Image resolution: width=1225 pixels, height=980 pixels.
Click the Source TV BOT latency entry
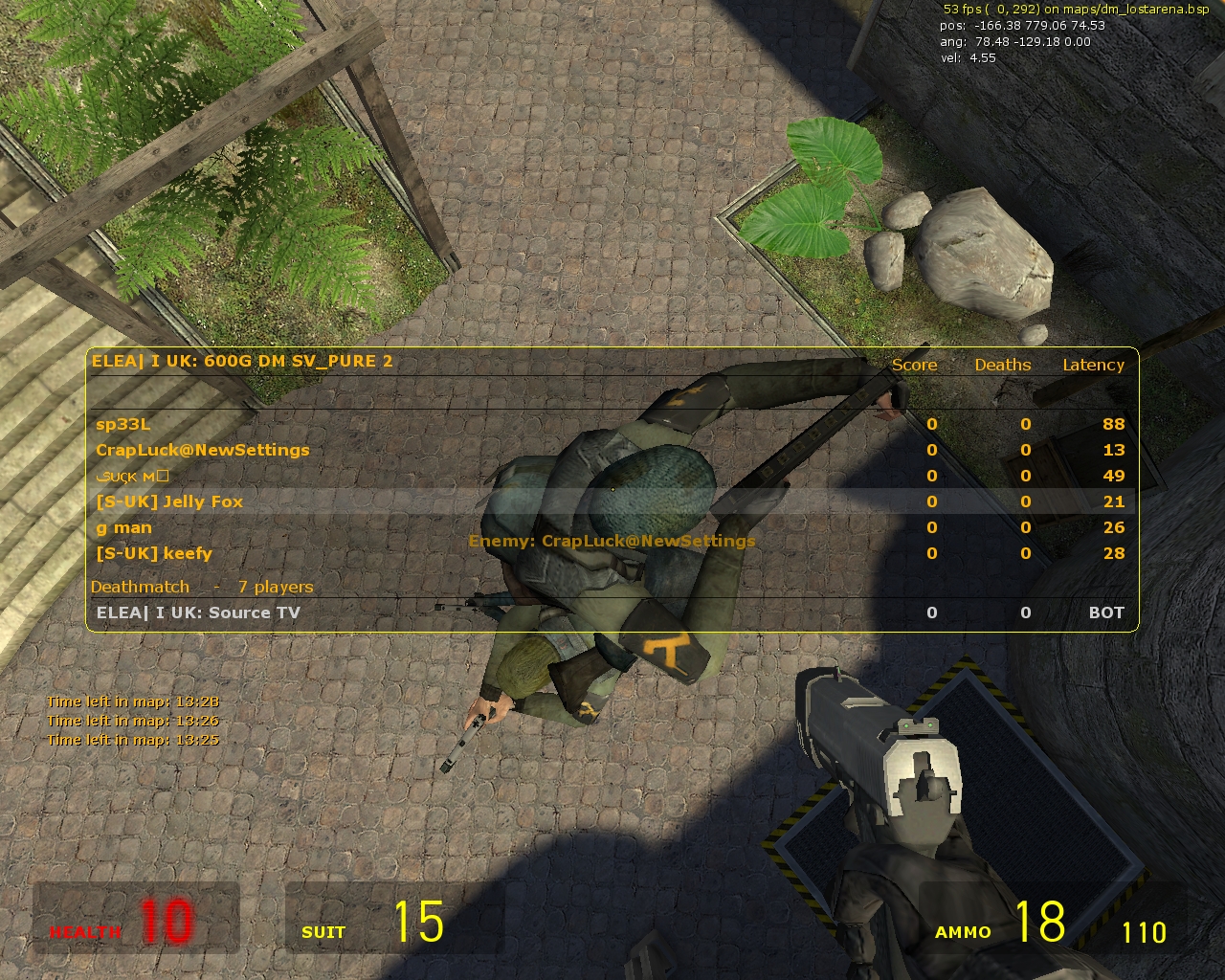[x=1105, y=612]
